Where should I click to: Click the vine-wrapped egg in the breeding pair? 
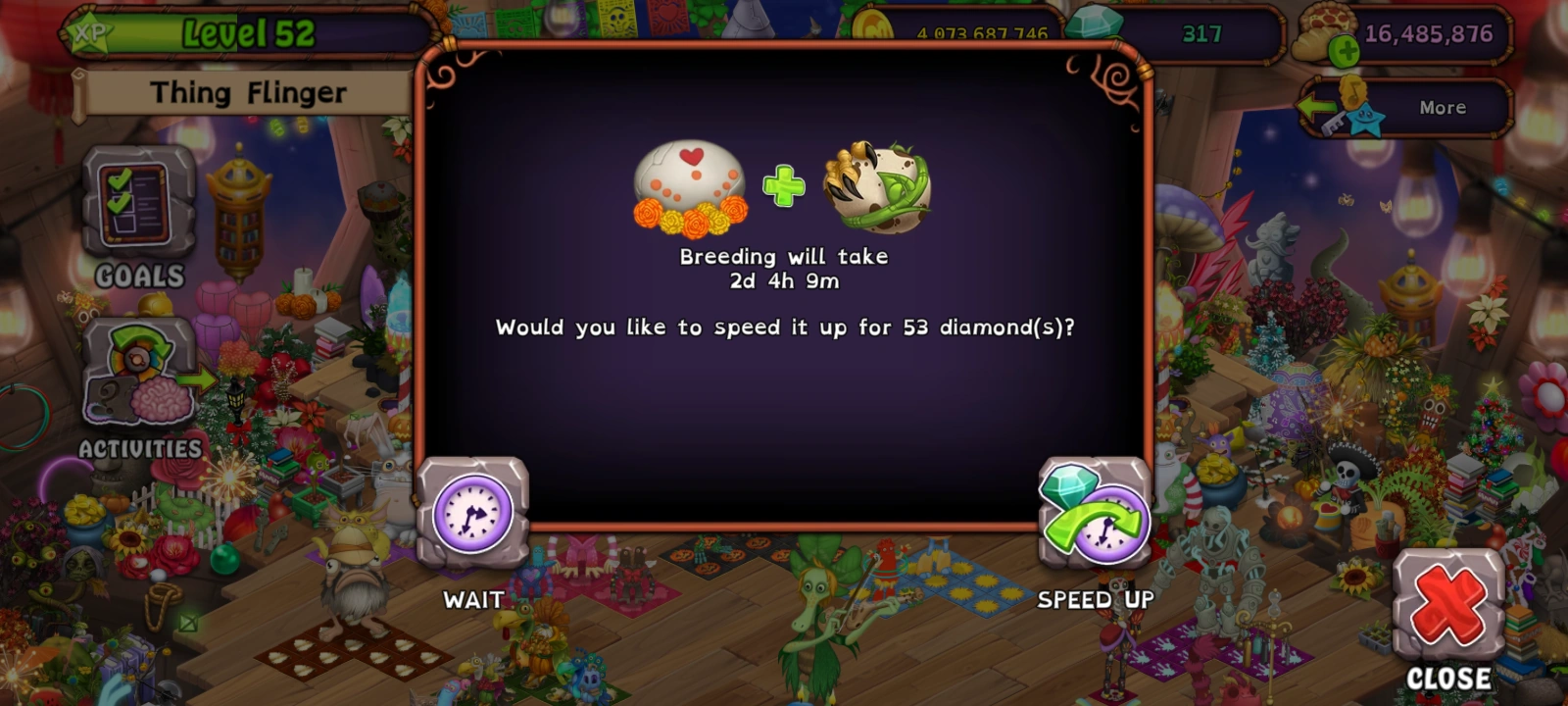[872, 186]
